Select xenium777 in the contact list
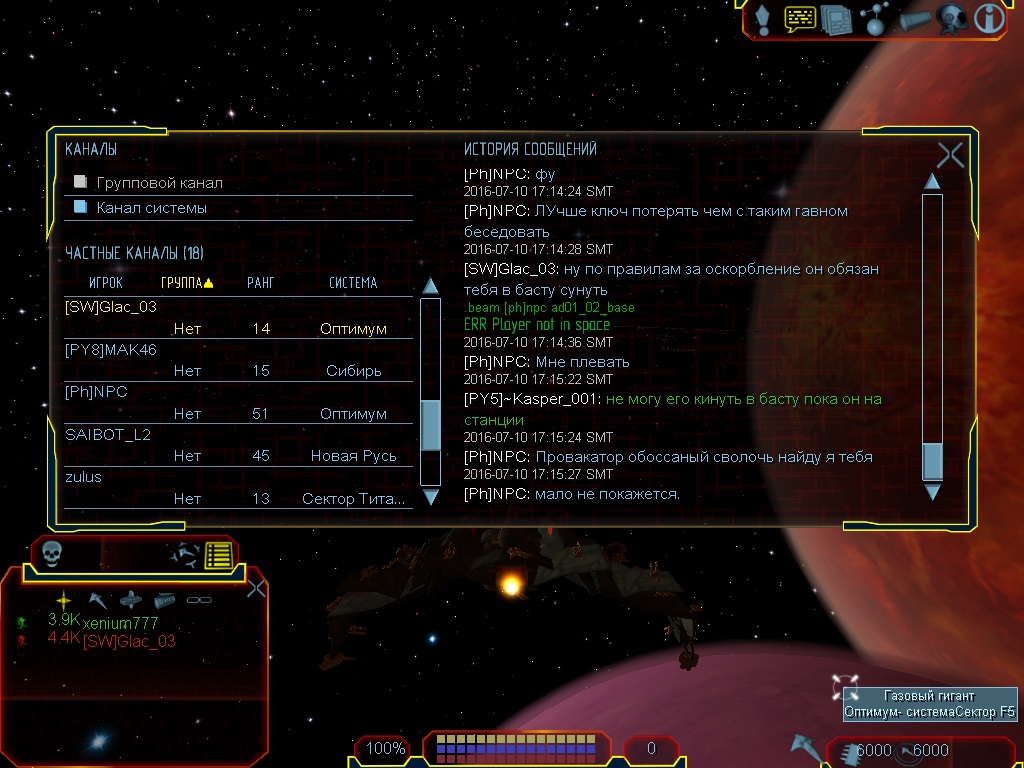This screenshot has height=768, width=1024. [x=120, y=623]
